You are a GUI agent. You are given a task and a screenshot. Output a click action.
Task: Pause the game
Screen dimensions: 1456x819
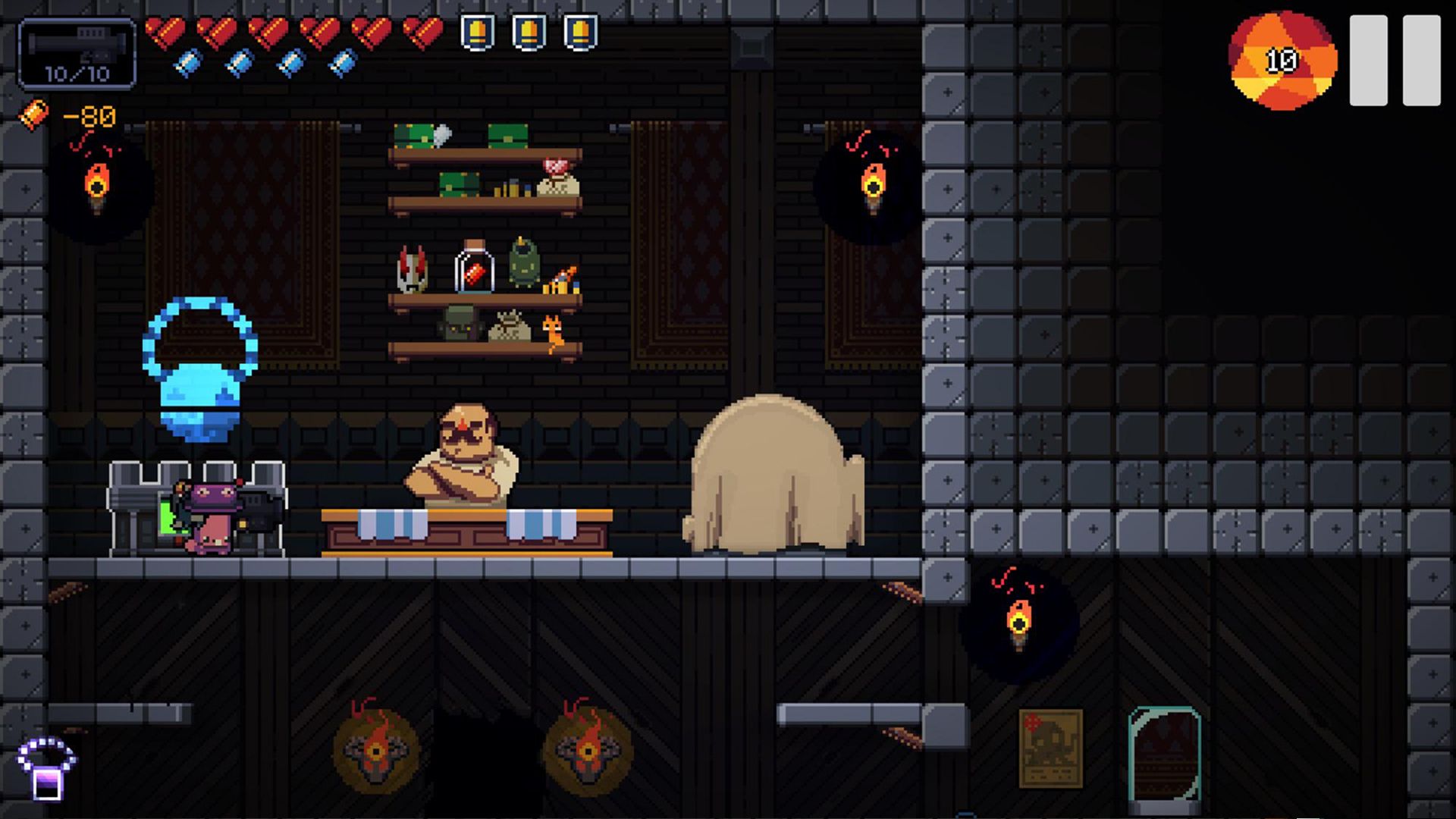1395,61
